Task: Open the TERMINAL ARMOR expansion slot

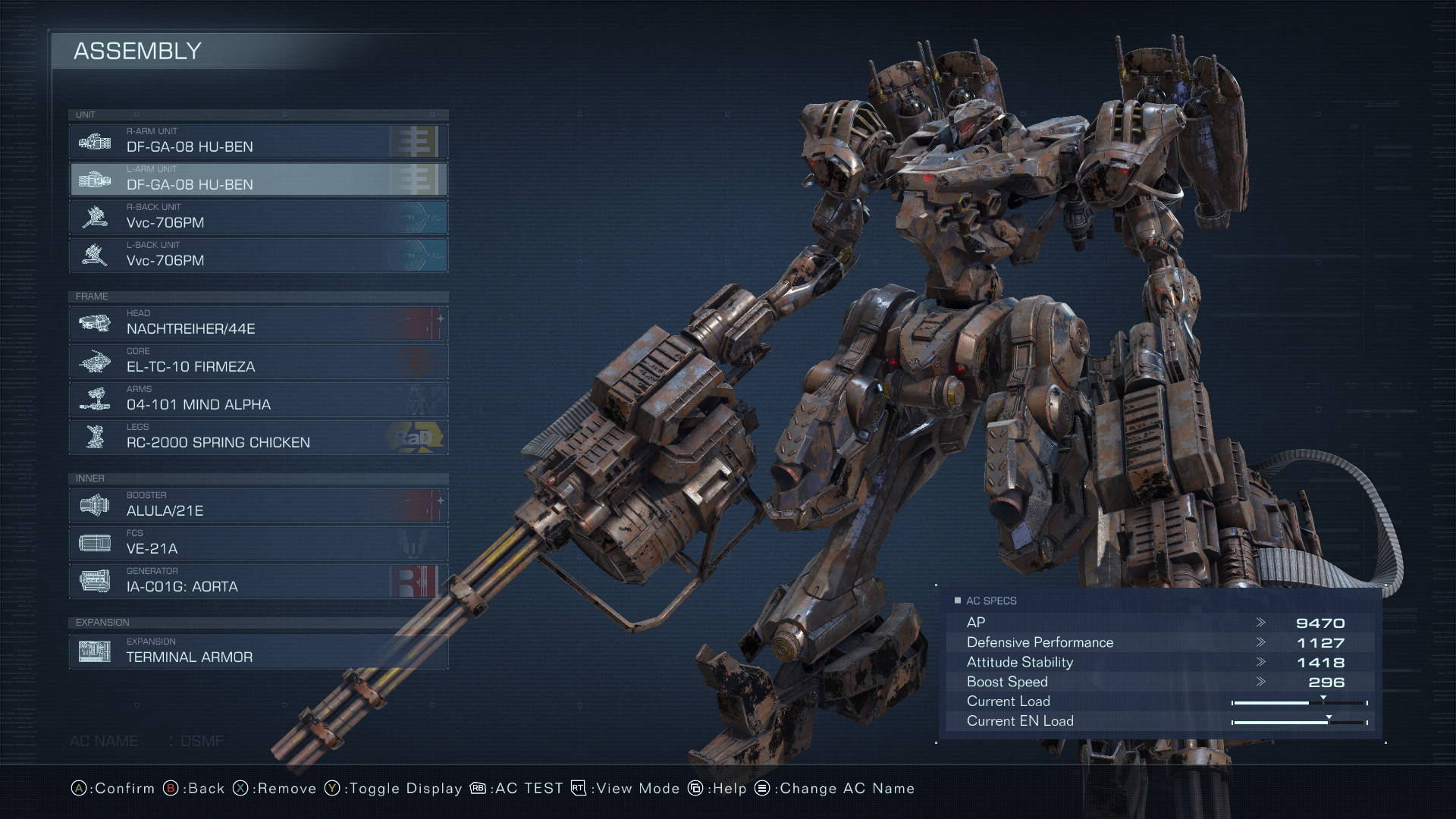Action: click(258, 652)
